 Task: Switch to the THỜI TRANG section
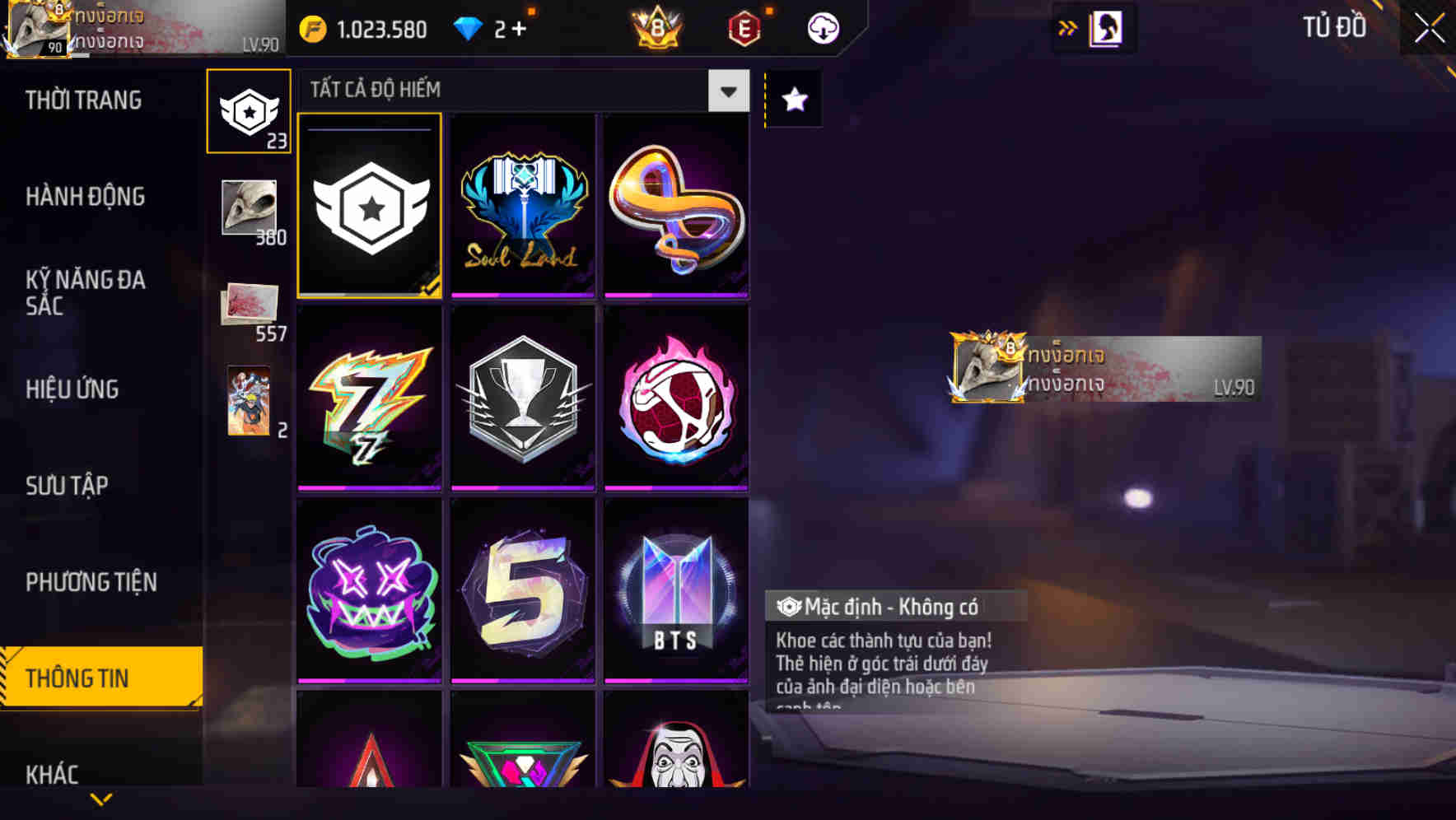[x=82, y=100]
